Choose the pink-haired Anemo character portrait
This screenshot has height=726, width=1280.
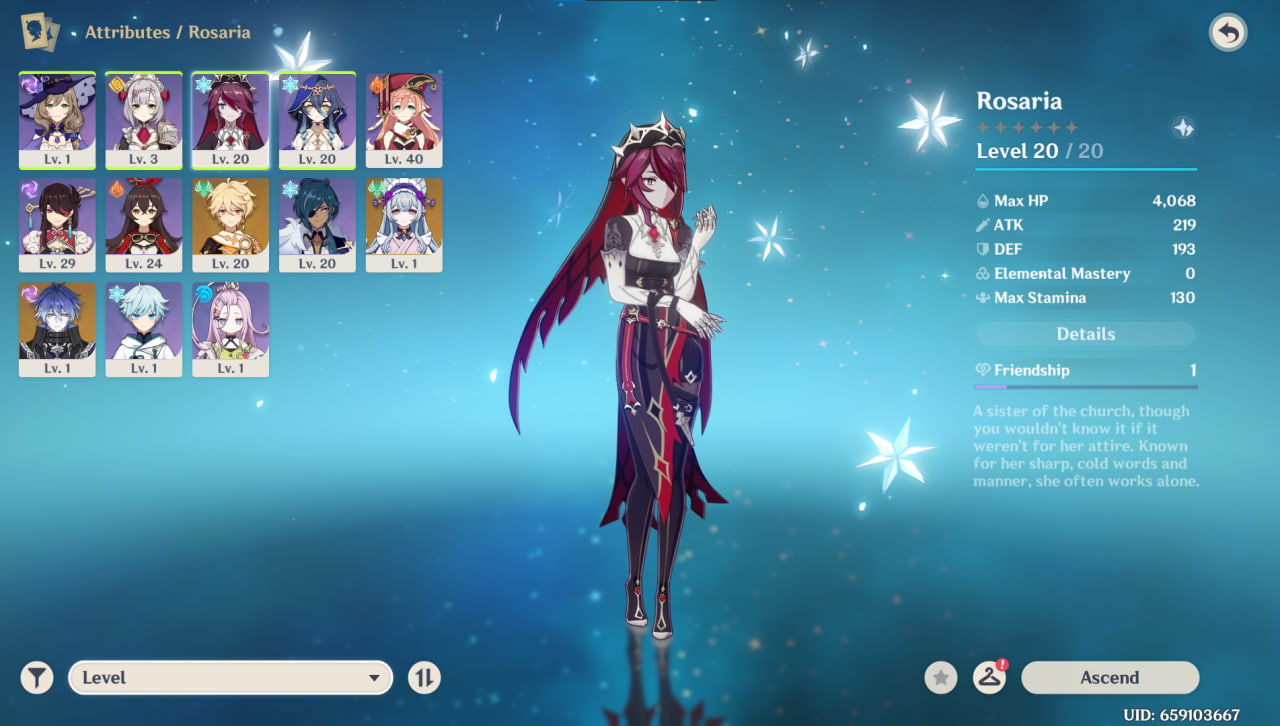pos(231,329)
